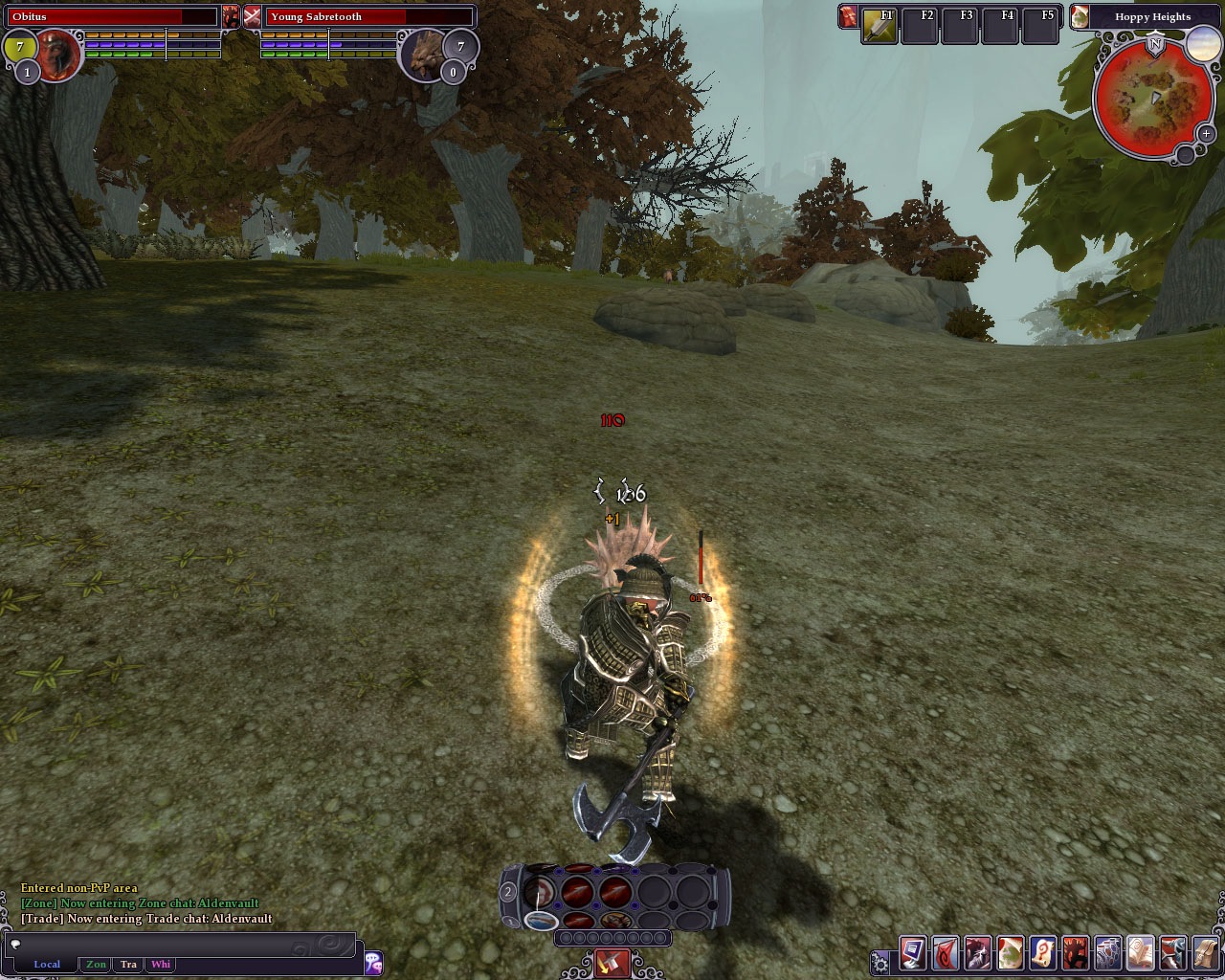Screen dimensions: 1225x980
Task: Activate the crossed weapons attack button
Action: pos(612,963)
